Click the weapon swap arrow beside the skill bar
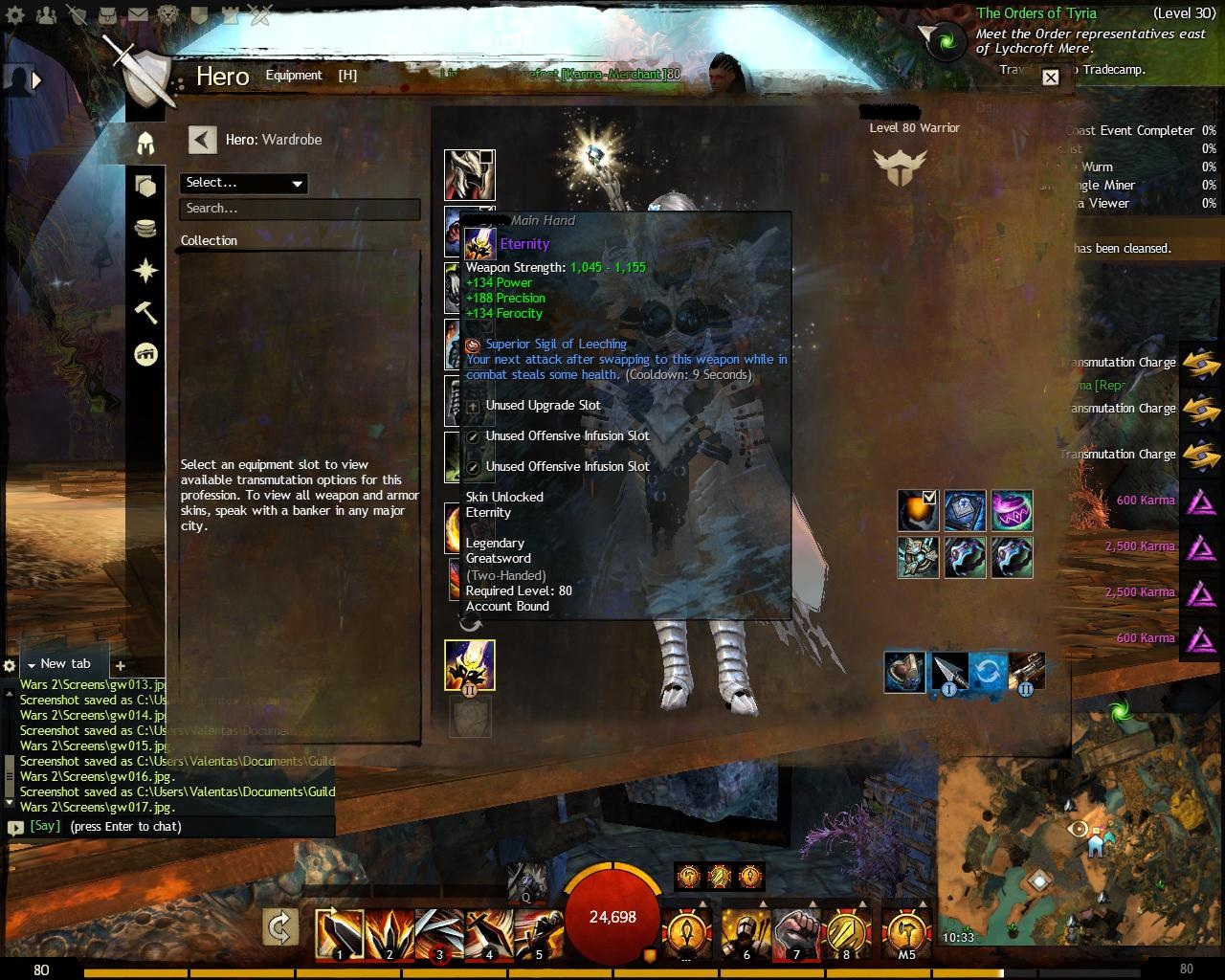 pyautogui.click(x=280, y=927)
